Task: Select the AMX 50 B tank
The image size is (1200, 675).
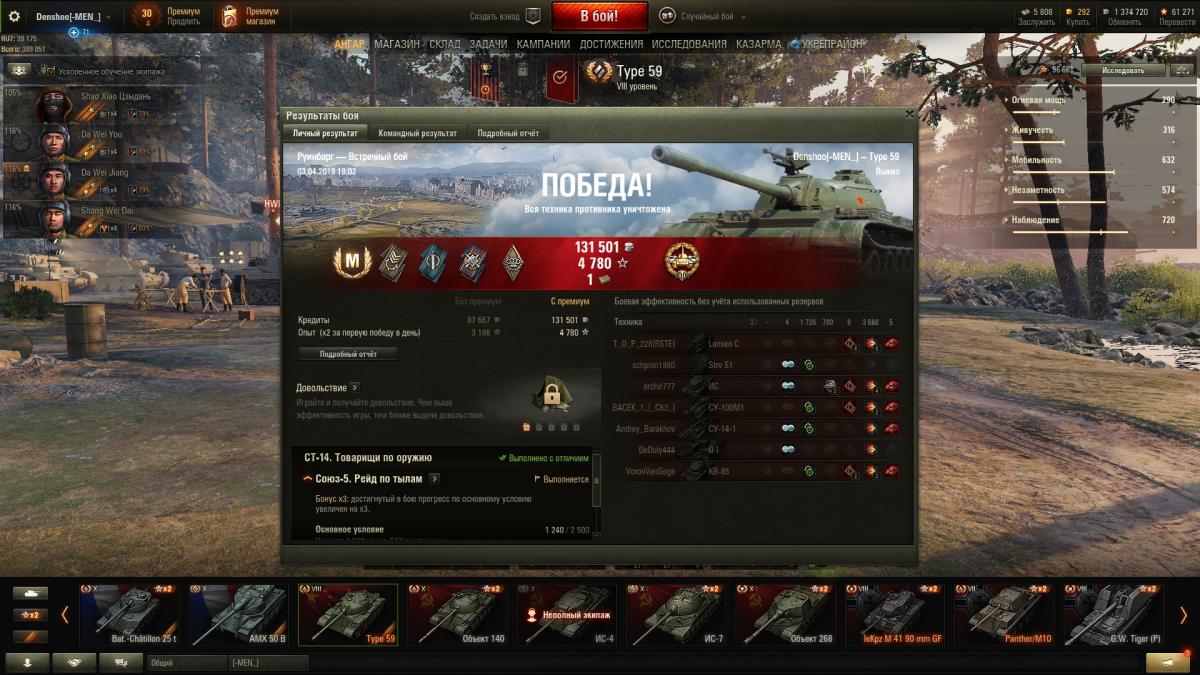Action: pos(239,614)
